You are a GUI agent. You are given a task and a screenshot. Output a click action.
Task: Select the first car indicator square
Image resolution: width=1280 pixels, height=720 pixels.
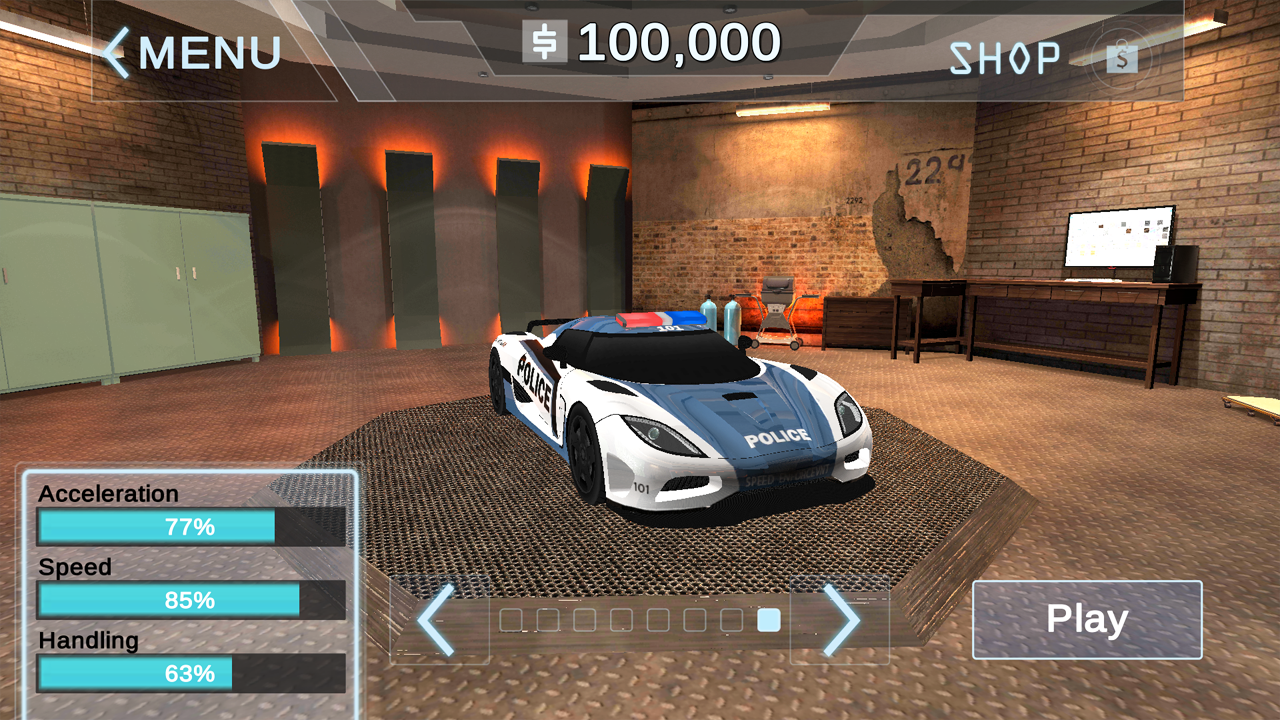point(512,620)
